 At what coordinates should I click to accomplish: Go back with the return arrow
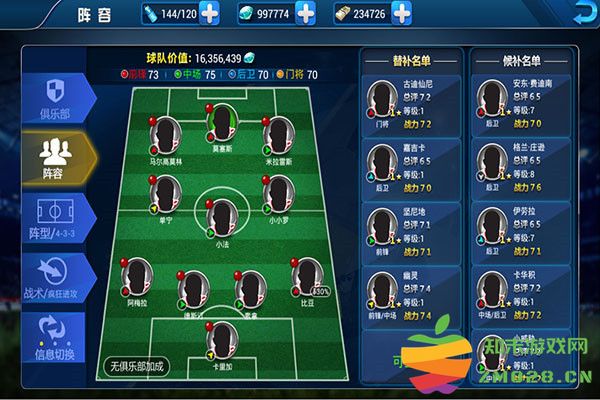pos(583,13)
